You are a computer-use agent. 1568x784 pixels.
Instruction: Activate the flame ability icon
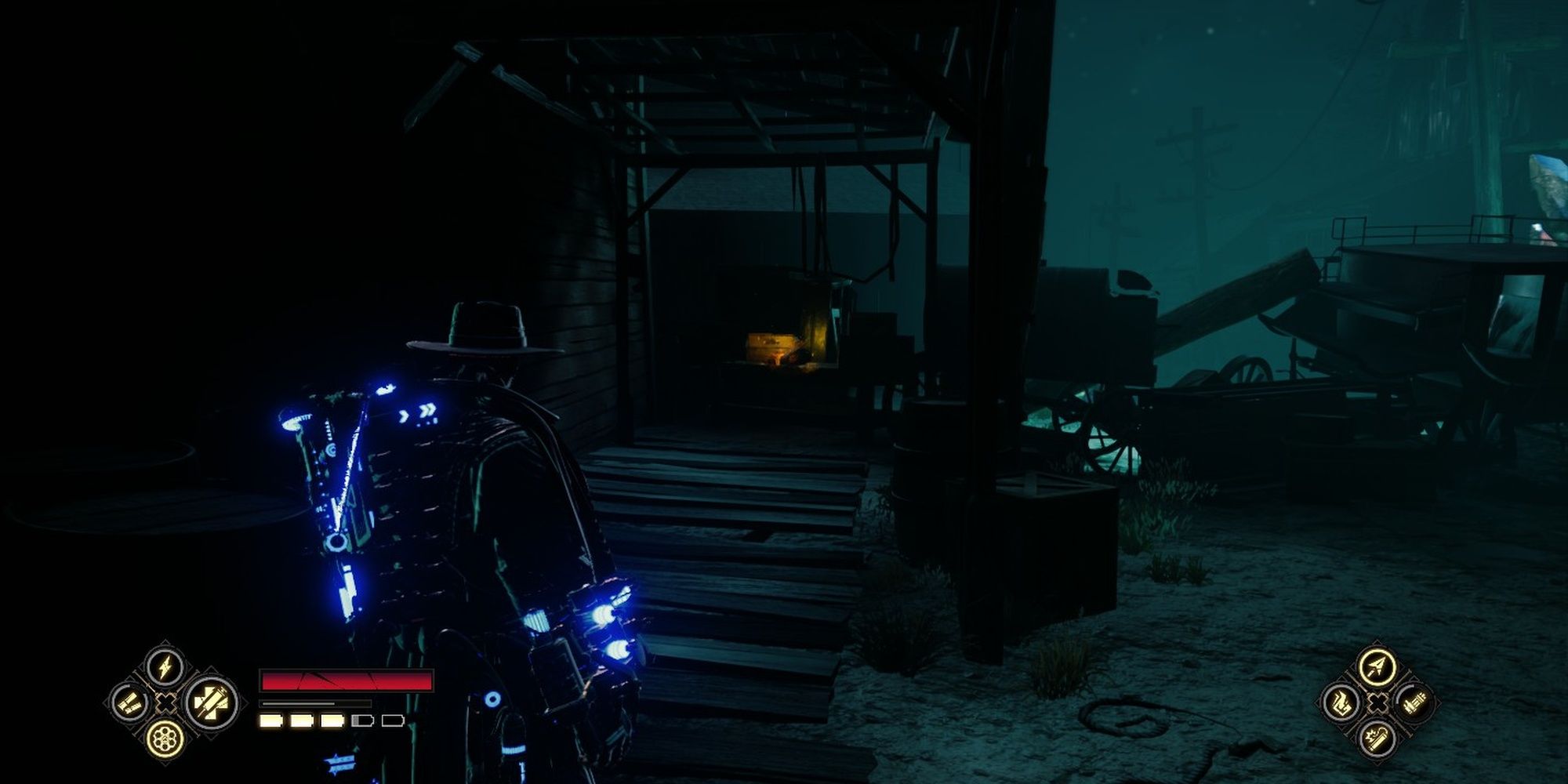1341,702
